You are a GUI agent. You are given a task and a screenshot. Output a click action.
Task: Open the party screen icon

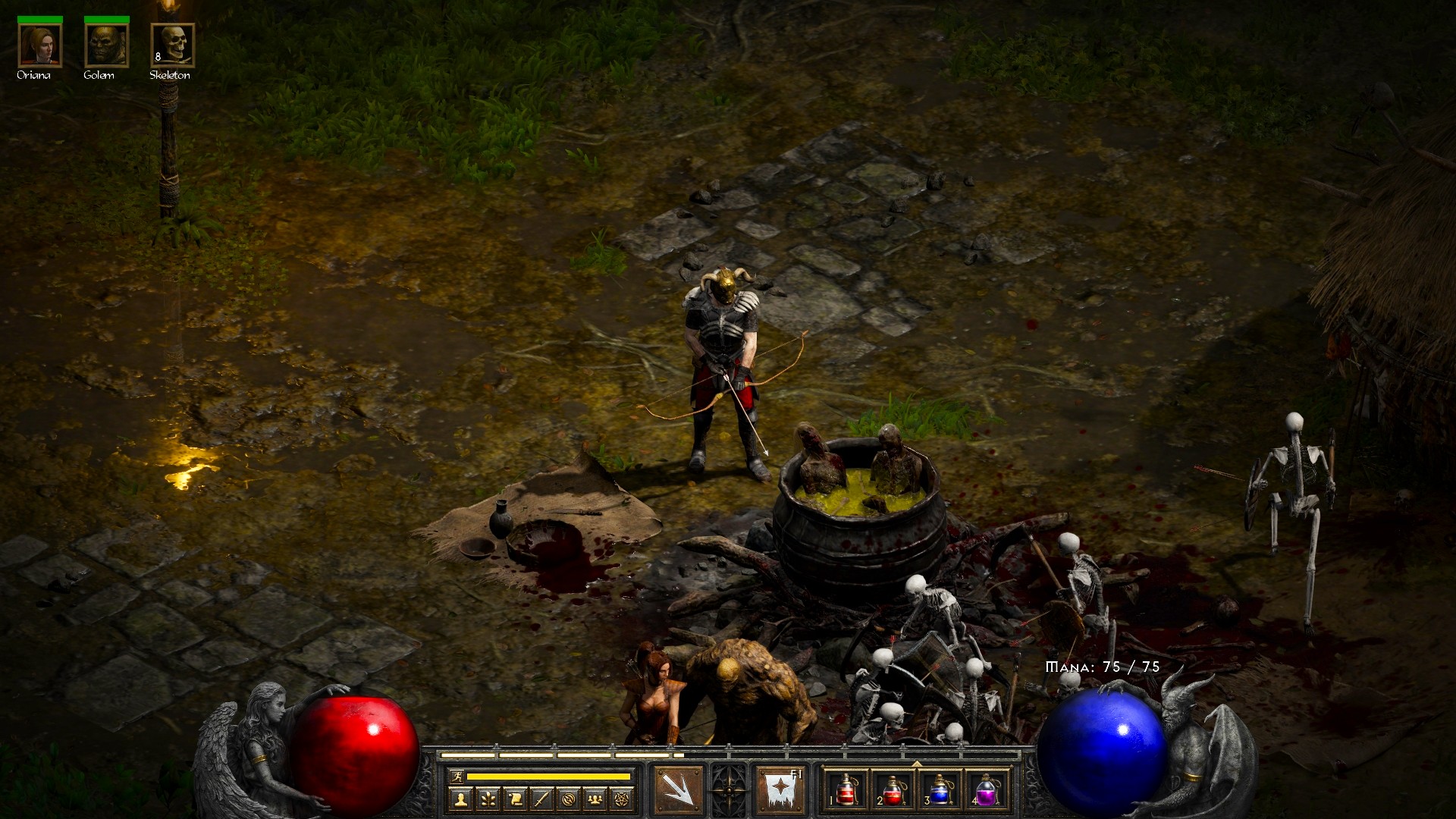pyautogui.click(x=596, y=799)
